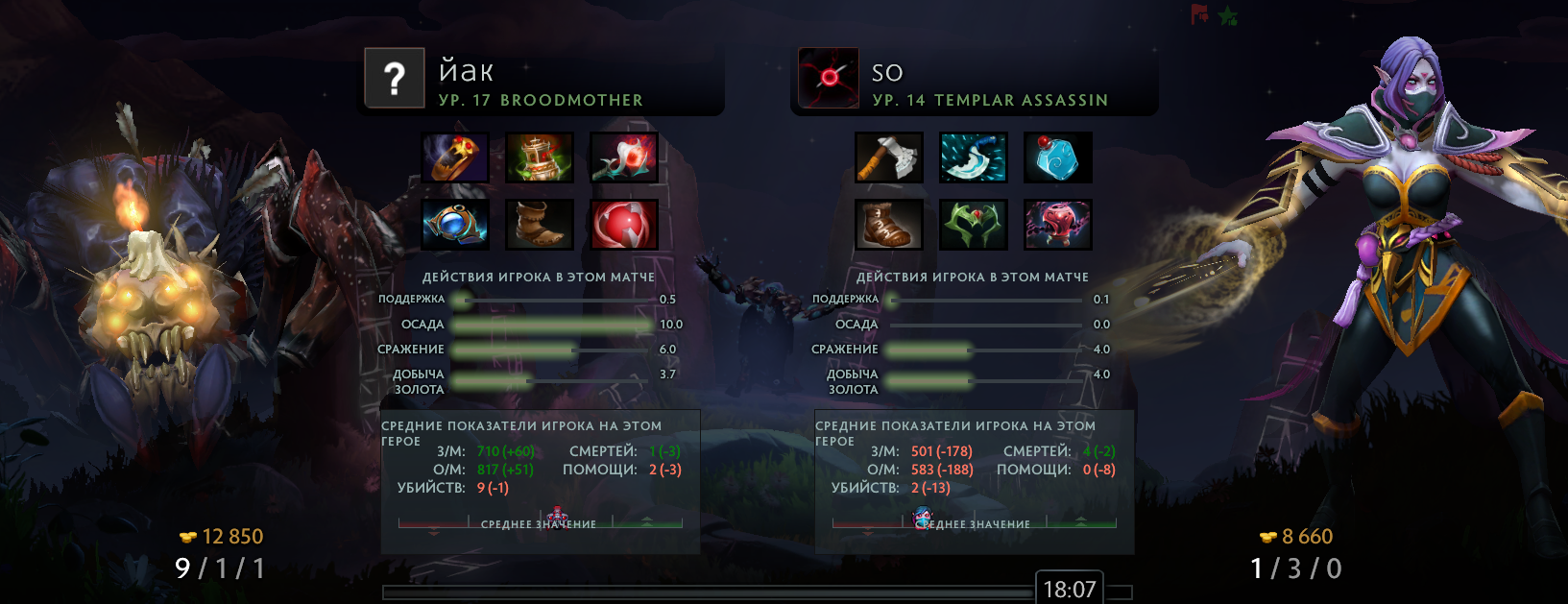The image size is (1568, 604).
Task: Select Templar Assassin's Quelling Blade axe
Action: pyautogui.click(x=889, y=157)
